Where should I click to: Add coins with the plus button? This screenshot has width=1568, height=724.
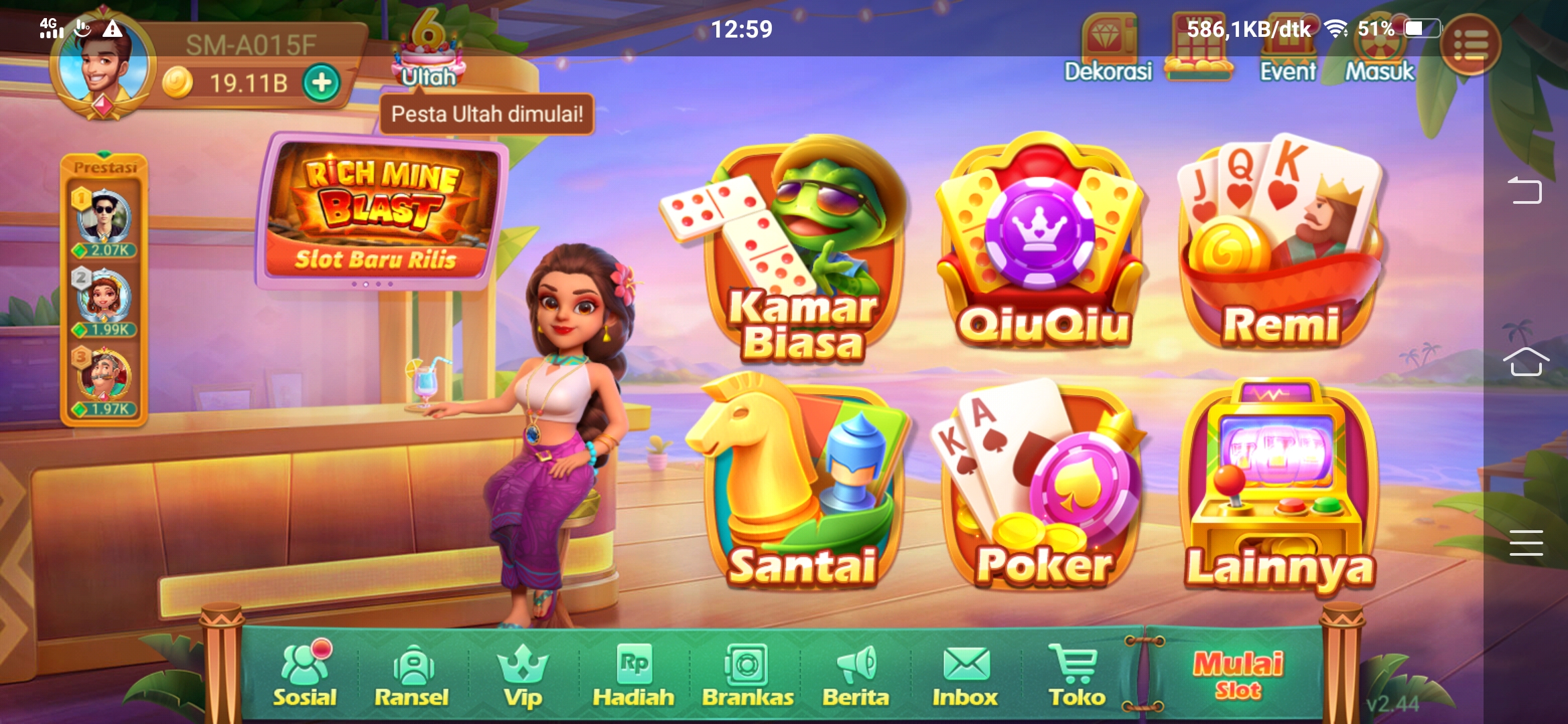click(322, 80)
